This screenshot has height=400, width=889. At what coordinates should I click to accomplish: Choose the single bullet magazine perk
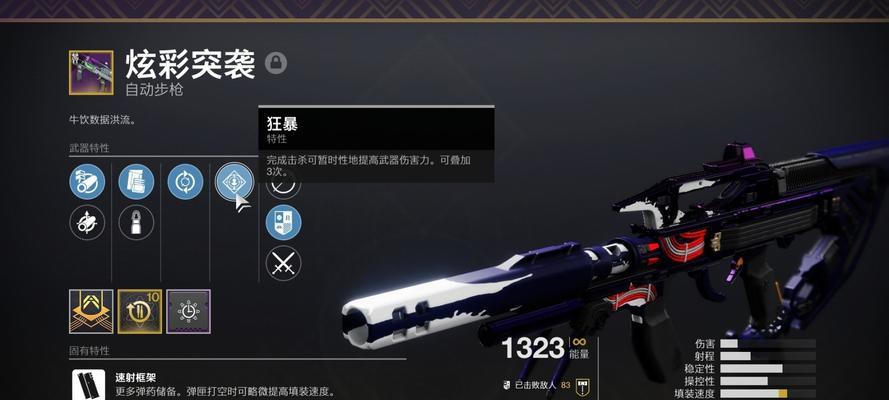[x=136, y=222]
